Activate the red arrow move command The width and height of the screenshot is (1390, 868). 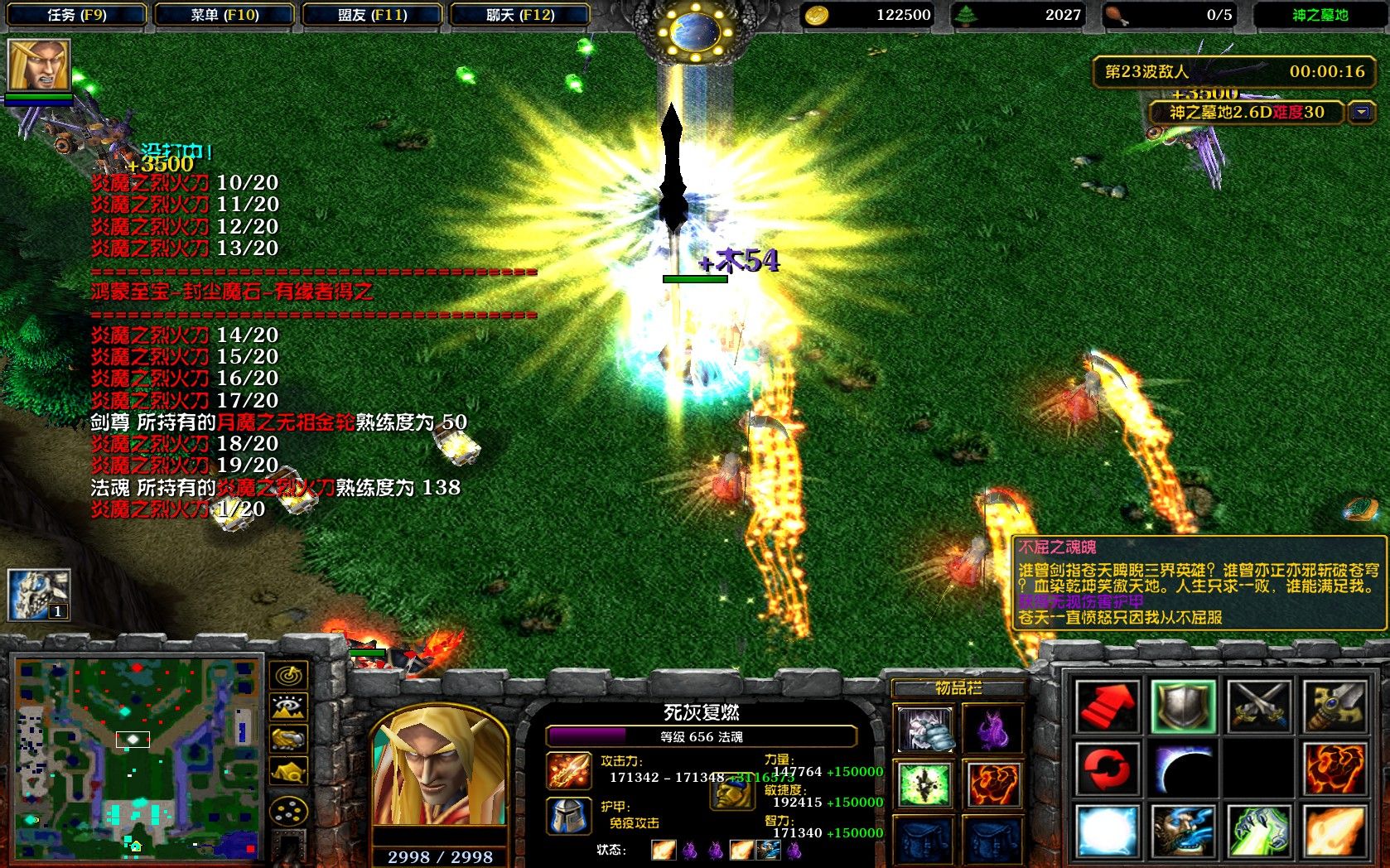pyautogui.click(x=1108, y=706)
